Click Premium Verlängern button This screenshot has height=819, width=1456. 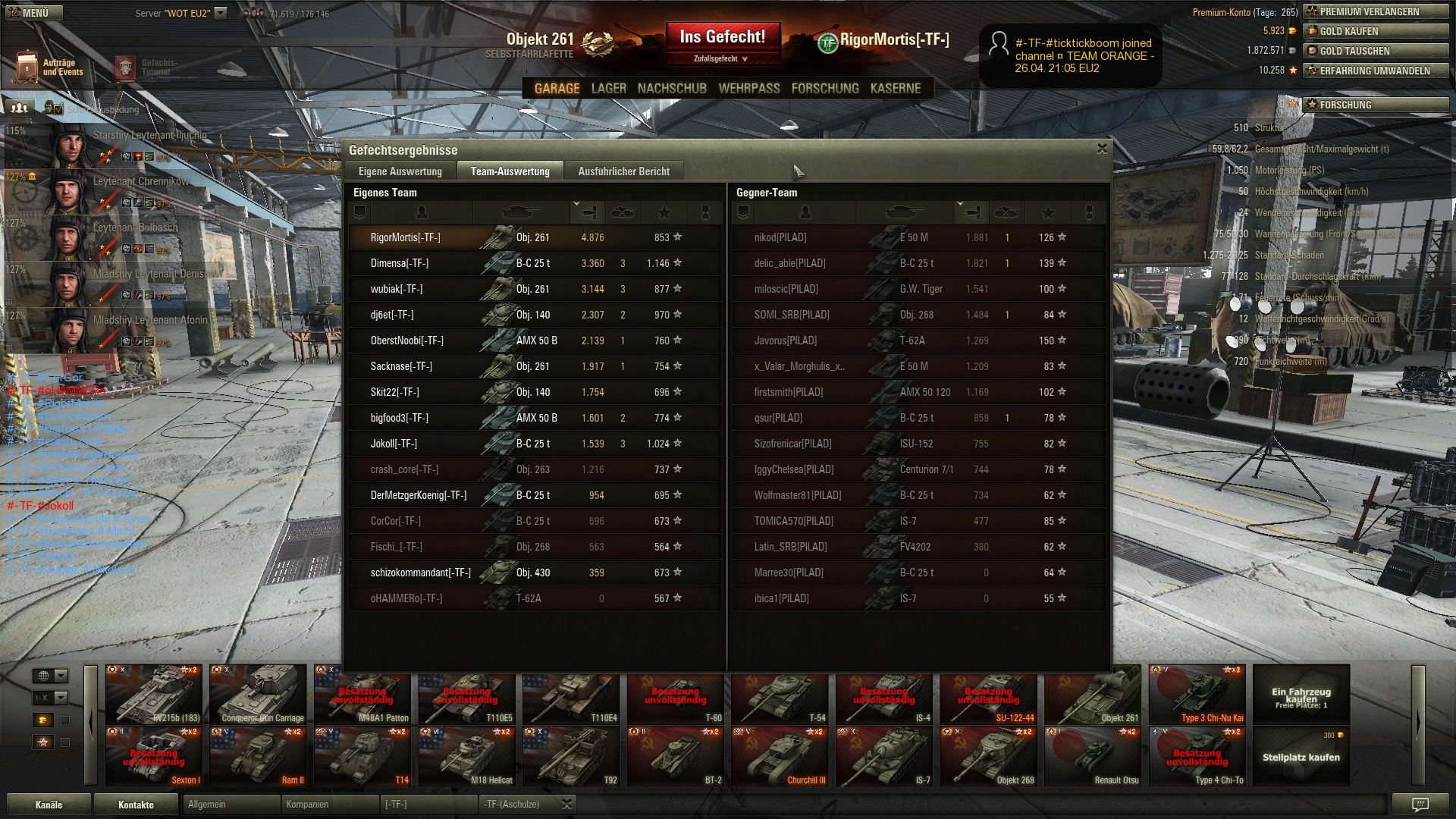[x=1374, y=11]
